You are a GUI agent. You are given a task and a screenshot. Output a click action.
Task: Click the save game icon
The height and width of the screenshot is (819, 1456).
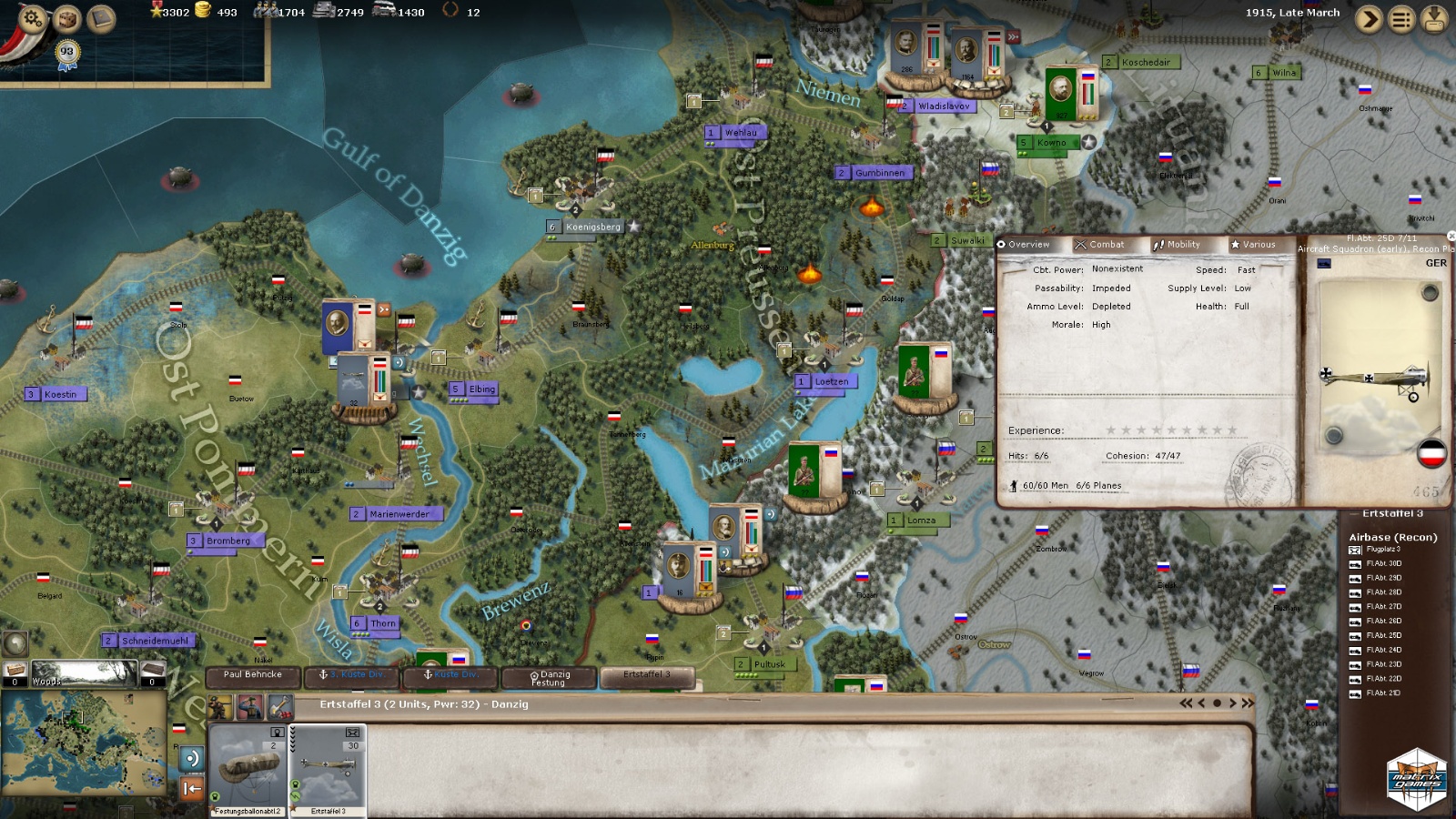click(1435, 19)
